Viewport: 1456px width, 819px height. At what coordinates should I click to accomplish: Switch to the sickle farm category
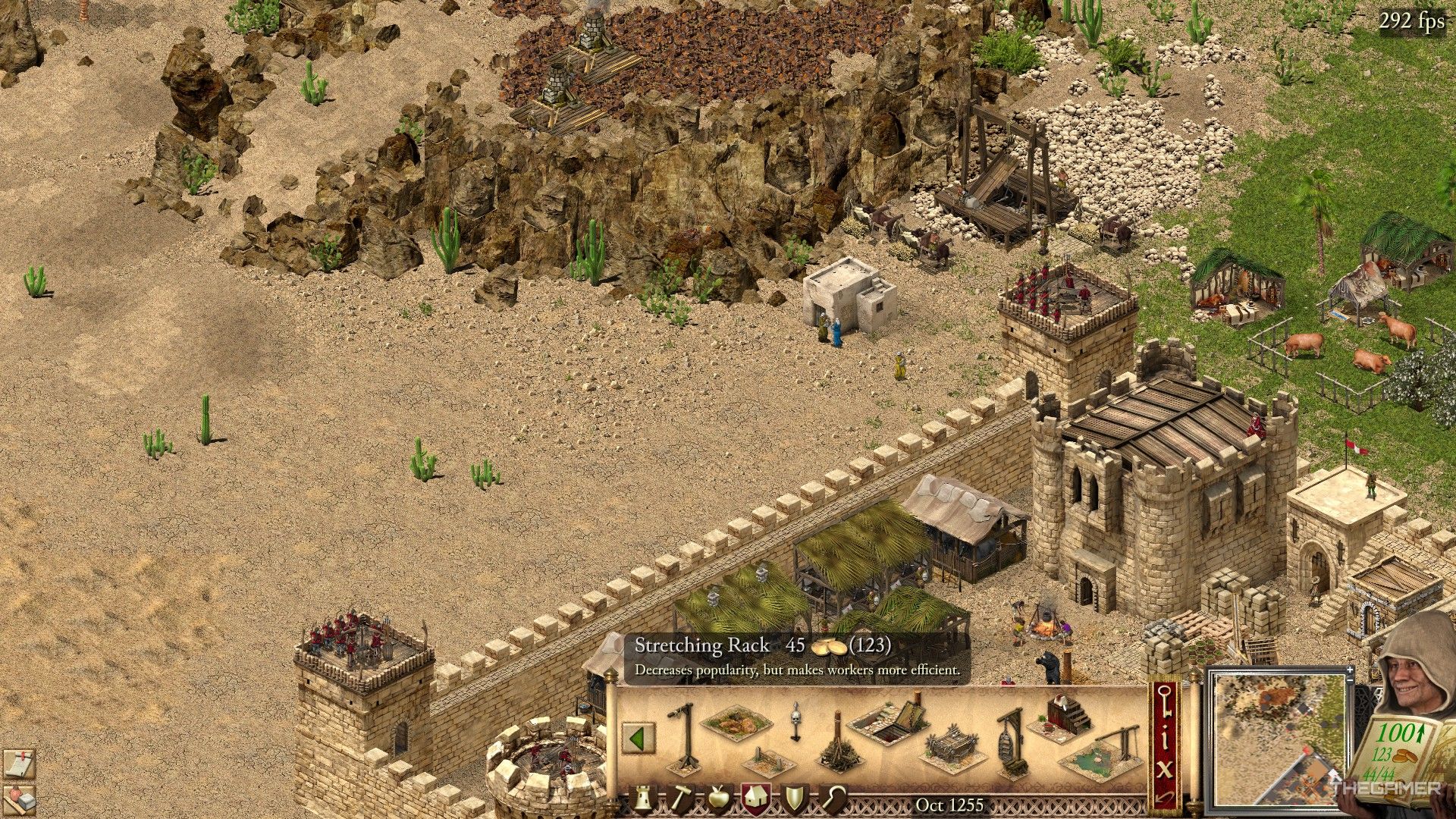(x=833, y=799)
